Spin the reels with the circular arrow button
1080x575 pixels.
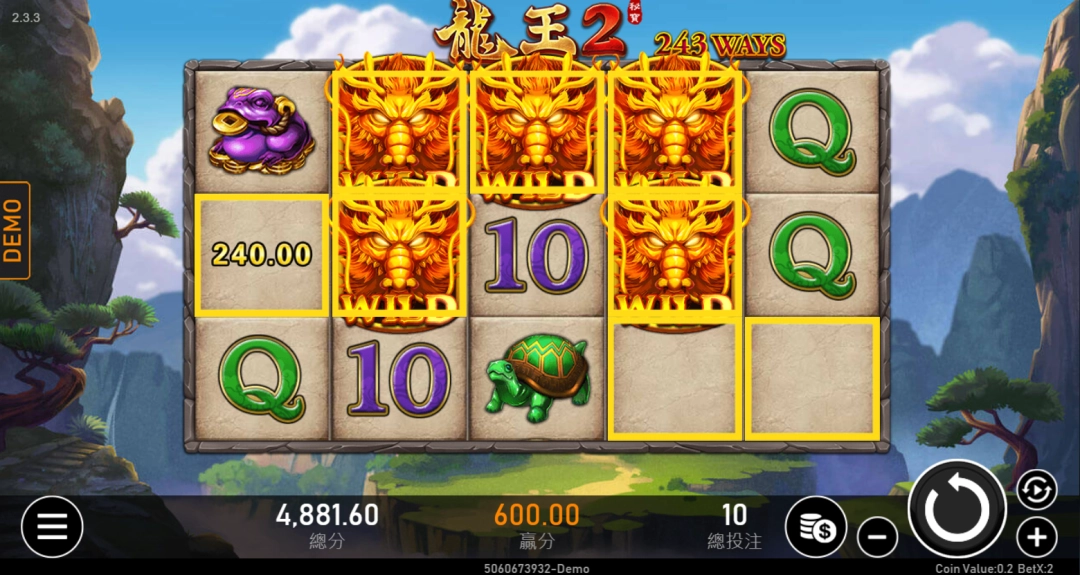coord(956,510)
